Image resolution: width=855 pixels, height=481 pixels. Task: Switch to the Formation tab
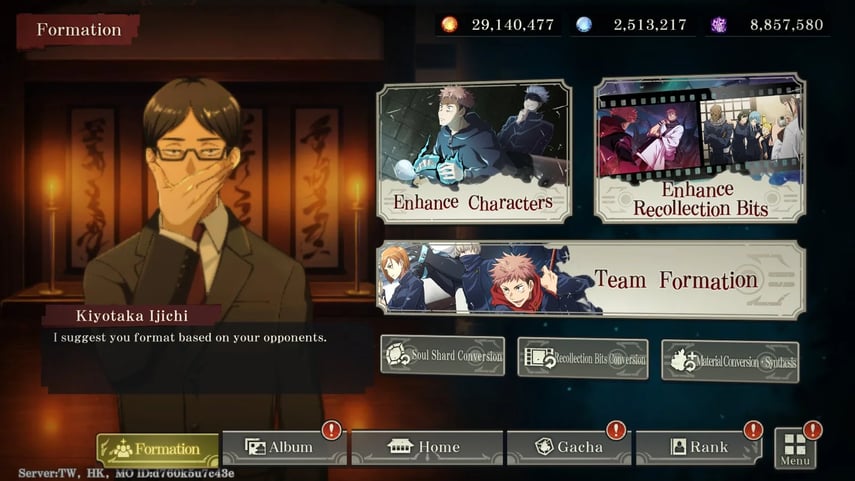click(x=158, y=449)
